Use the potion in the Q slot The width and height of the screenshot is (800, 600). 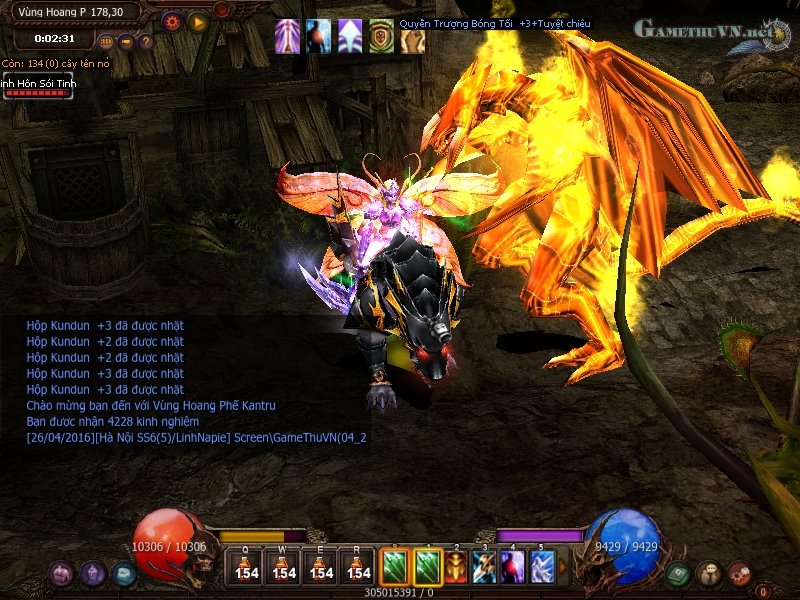[247, 567]
